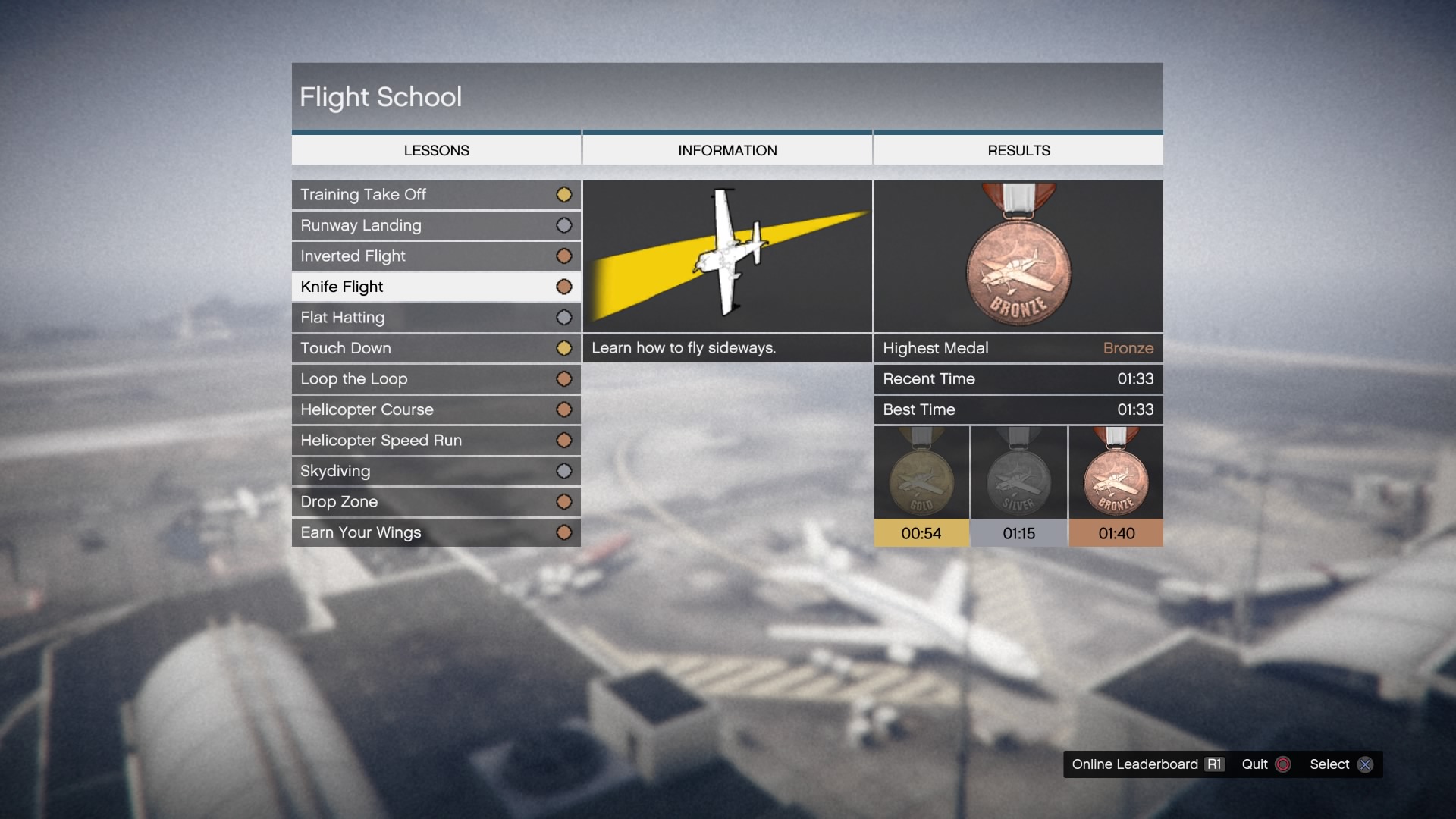The image size is (1456, 819).
Task: Open the Helicopter Speed Run lesson
Action: 436,441
